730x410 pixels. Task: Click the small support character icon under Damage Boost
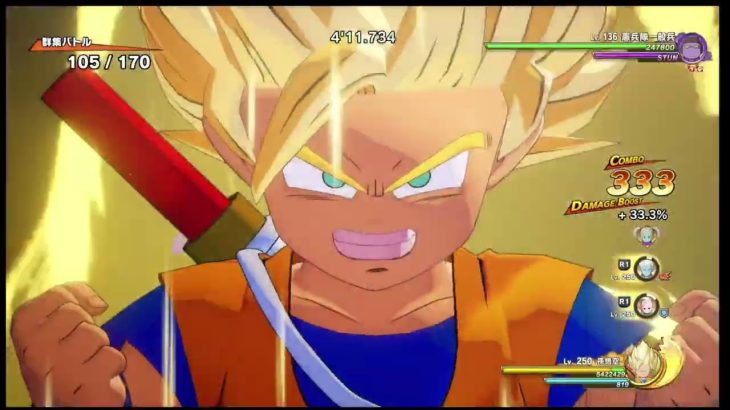(x=644, y=235)
